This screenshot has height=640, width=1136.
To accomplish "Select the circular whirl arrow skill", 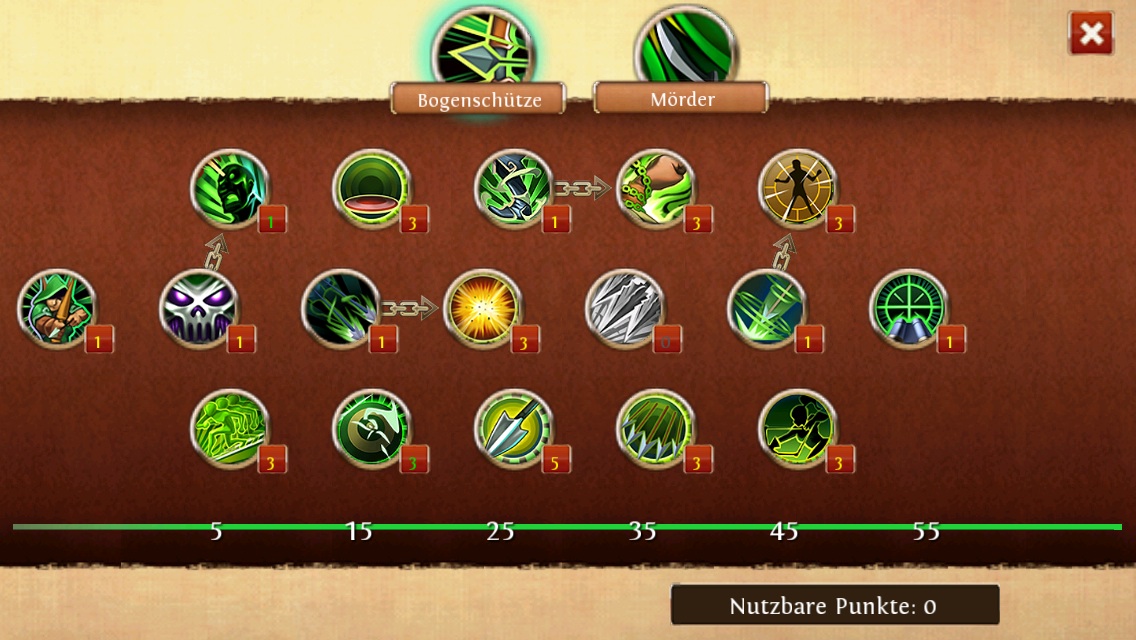I will (372, 429).
